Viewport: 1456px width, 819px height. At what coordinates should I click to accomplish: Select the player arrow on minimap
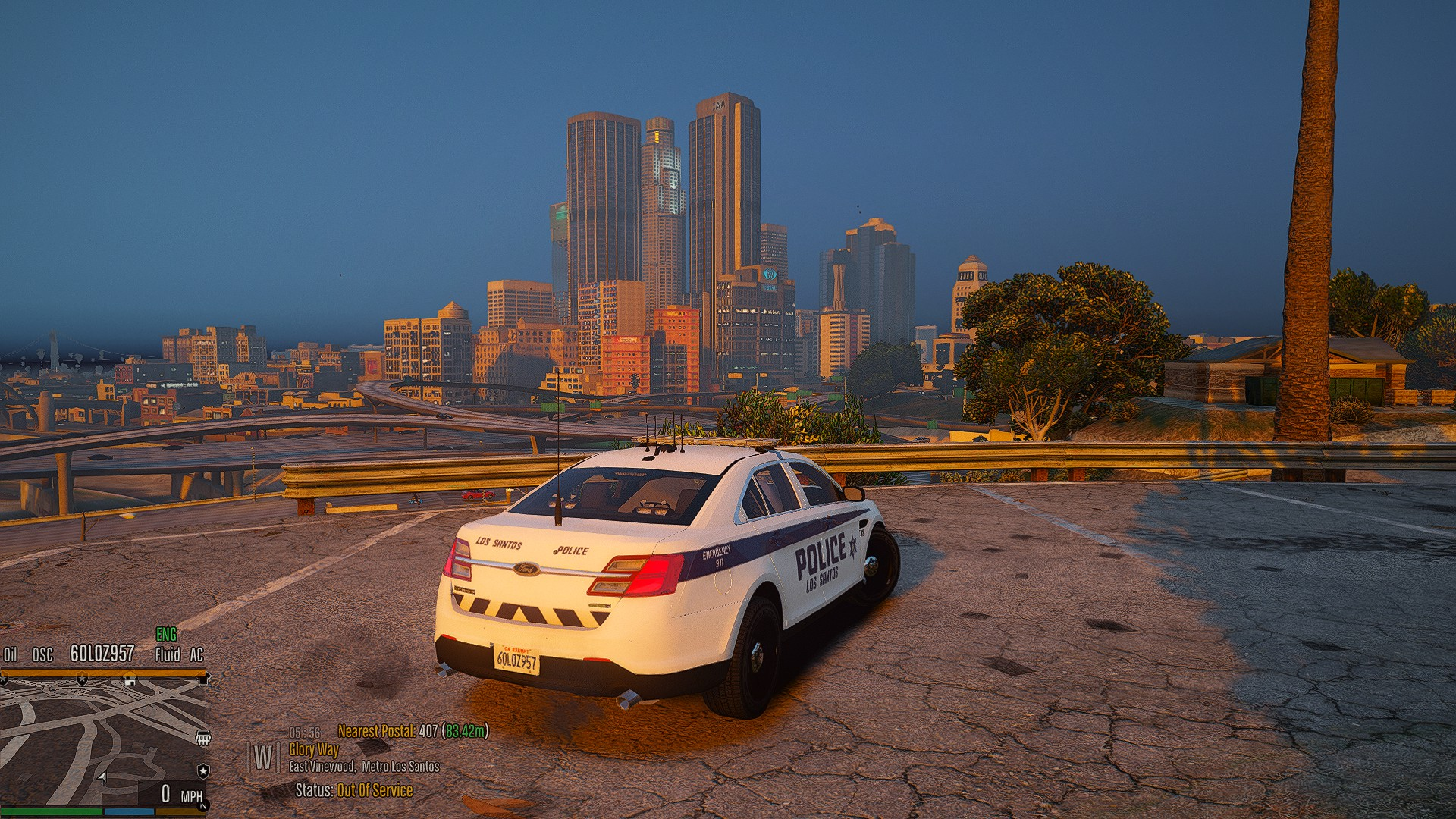coord(103,777)
